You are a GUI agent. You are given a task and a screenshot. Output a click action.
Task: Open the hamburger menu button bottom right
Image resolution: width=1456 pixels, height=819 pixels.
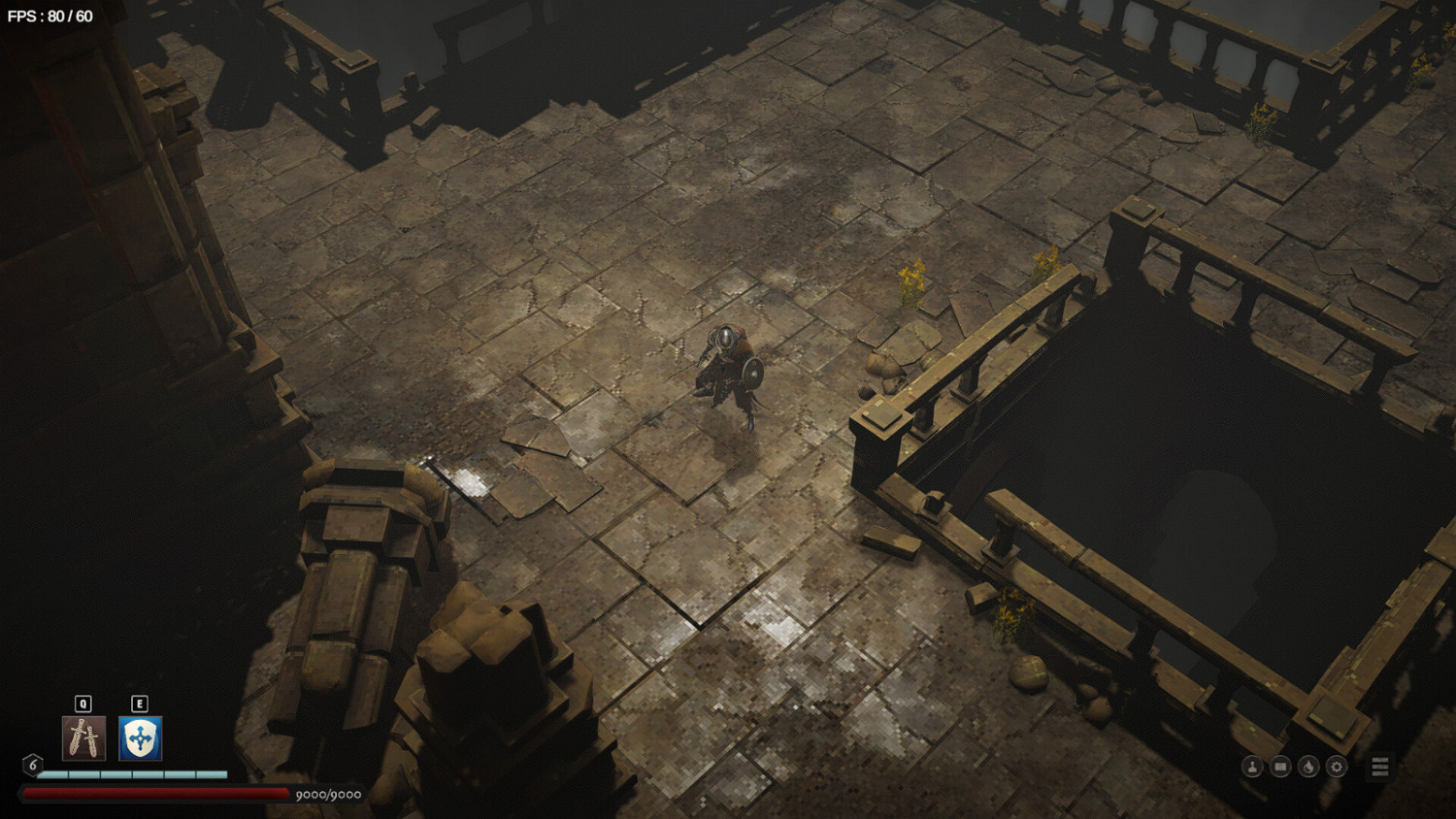[x=1379, y=767]
